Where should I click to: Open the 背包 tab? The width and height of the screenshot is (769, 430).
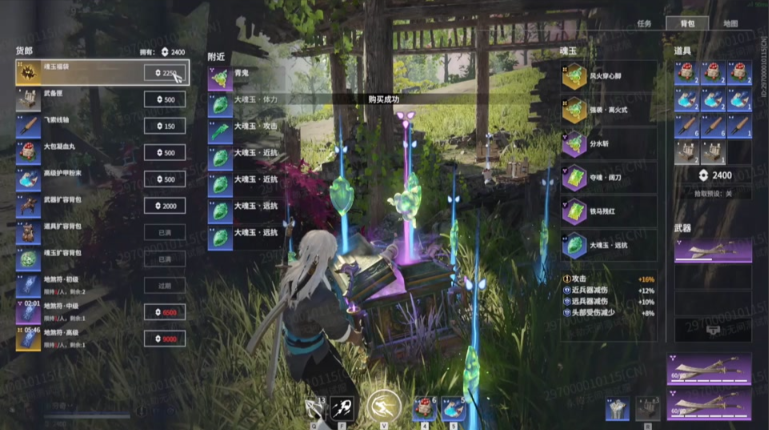point(686,23)
